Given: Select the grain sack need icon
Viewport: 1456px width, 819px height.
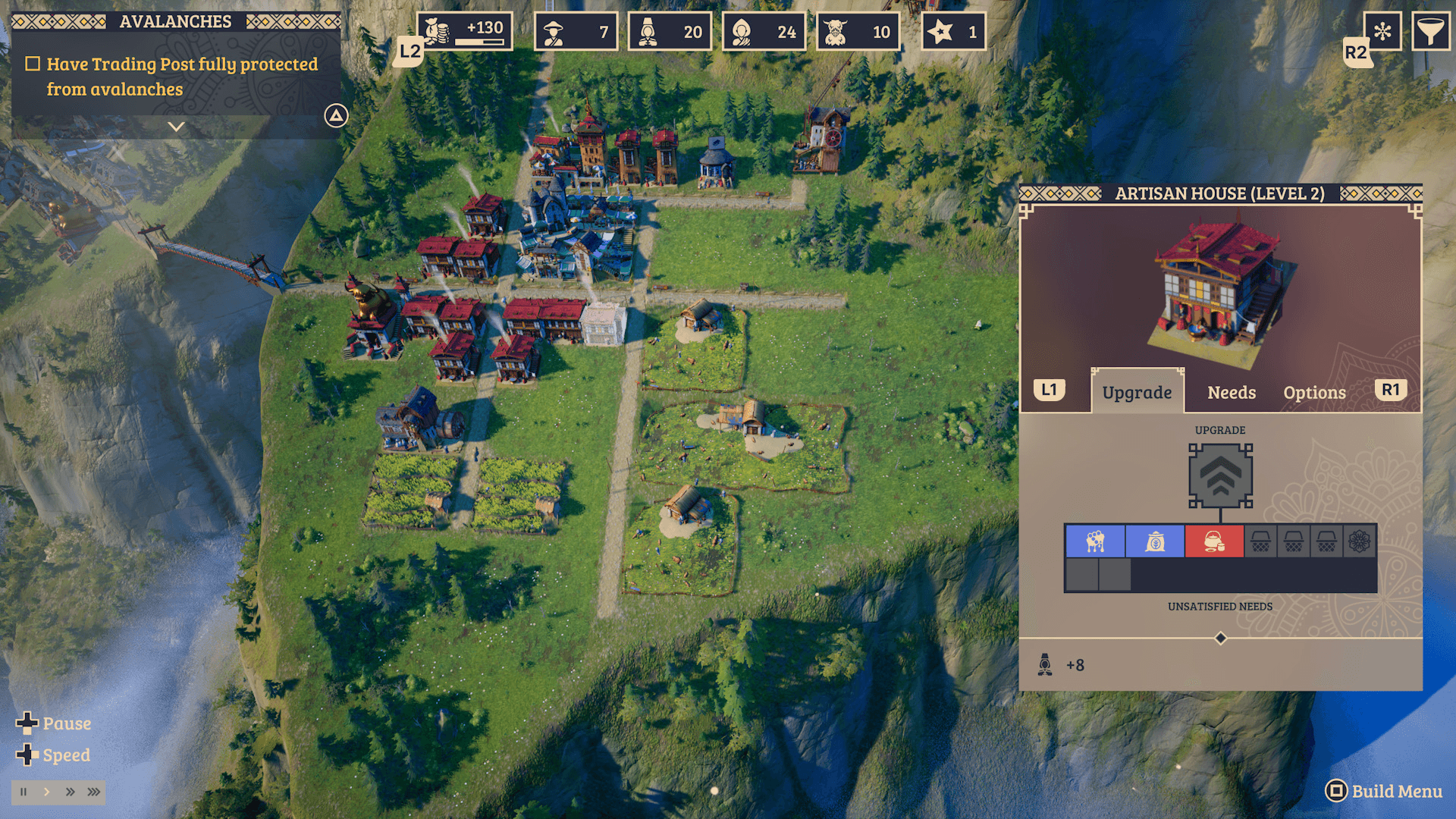Looking at the screenshot, I should 1154,541.
